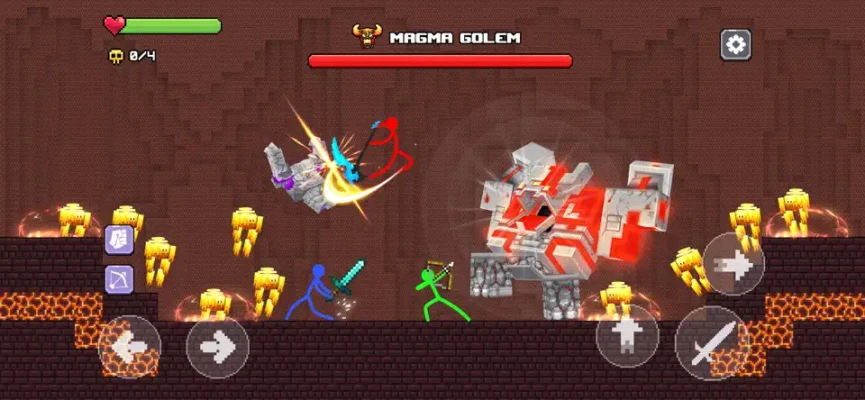The image size is (865, 400).
Task: Open the gear settings menu
Action: (735, 44)
